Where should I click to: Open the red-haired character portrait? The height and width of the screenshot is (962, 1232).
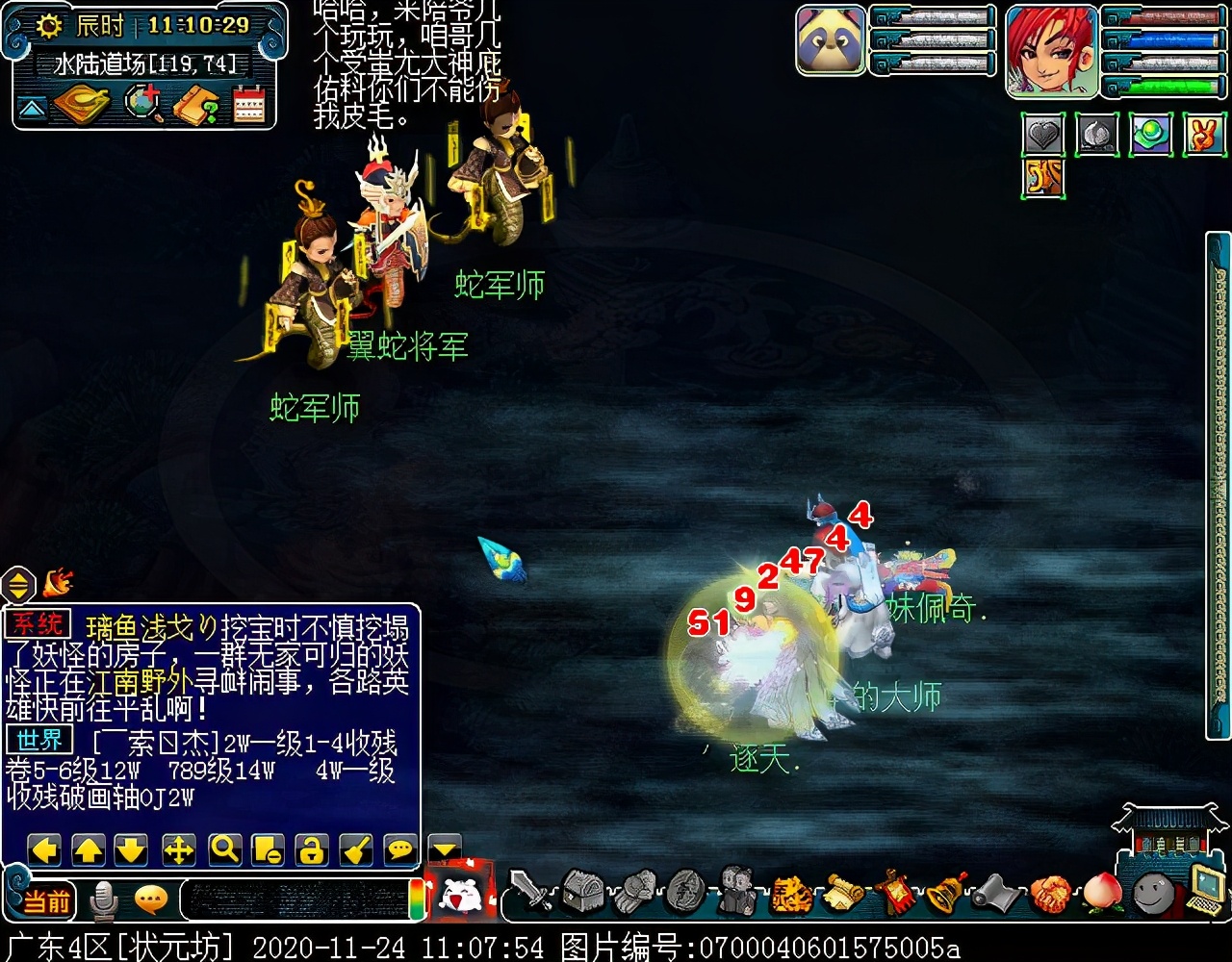pyautogui.click(x=1052, y=50)
